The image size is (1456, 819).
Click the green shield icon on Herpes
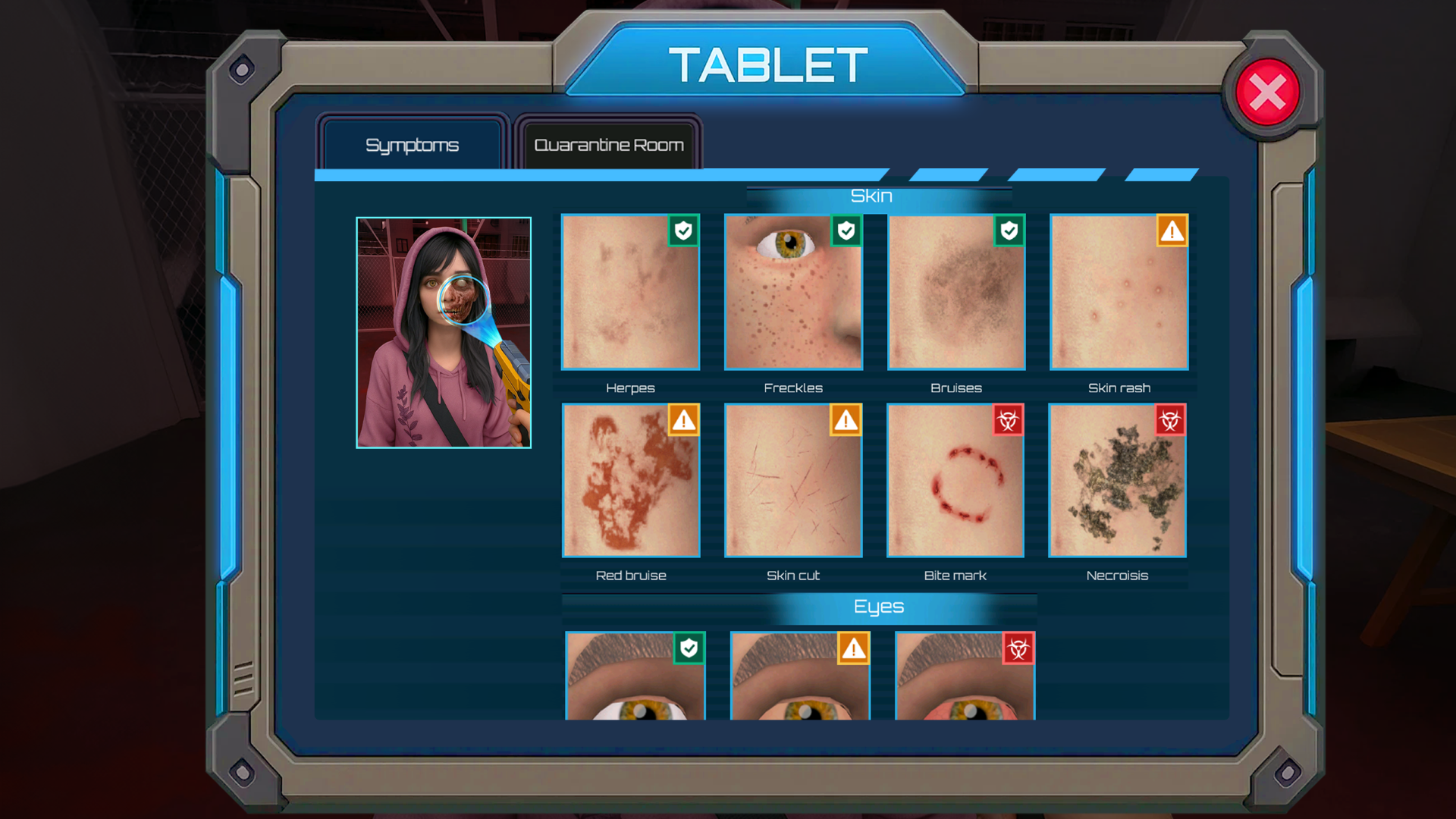(682, 232)
